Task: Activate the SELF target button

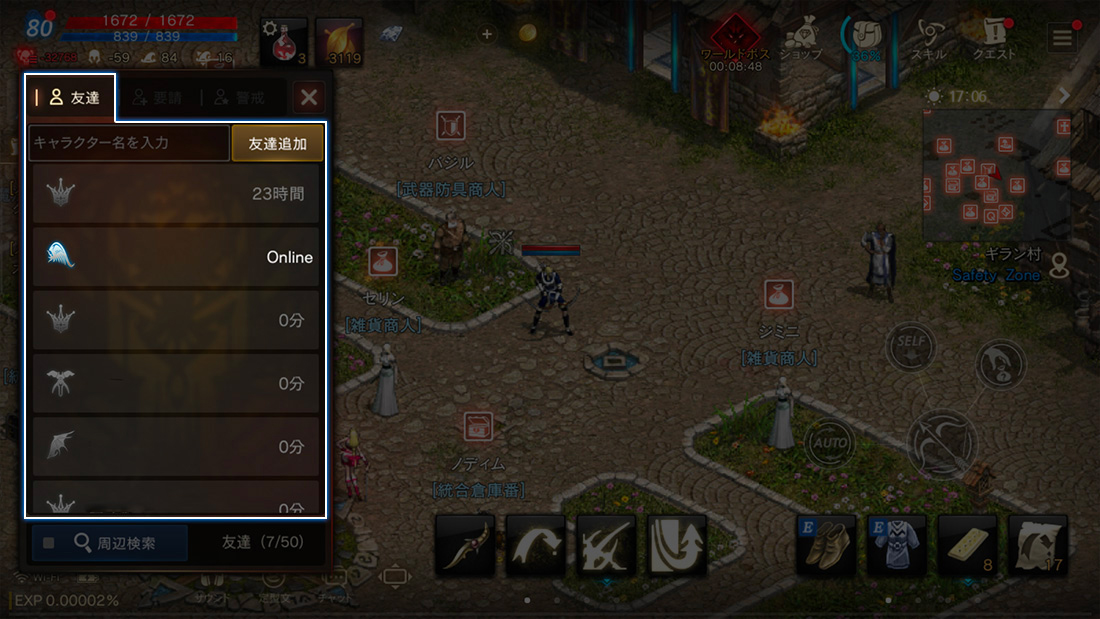Action: (x=910, y=345)
